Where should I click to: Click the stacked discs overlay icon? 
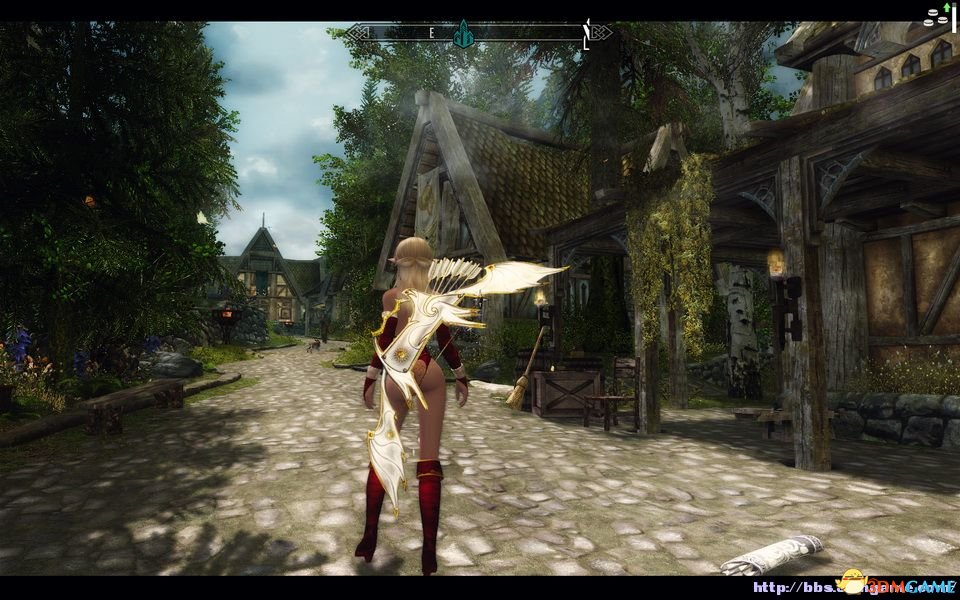coord(935,16)
